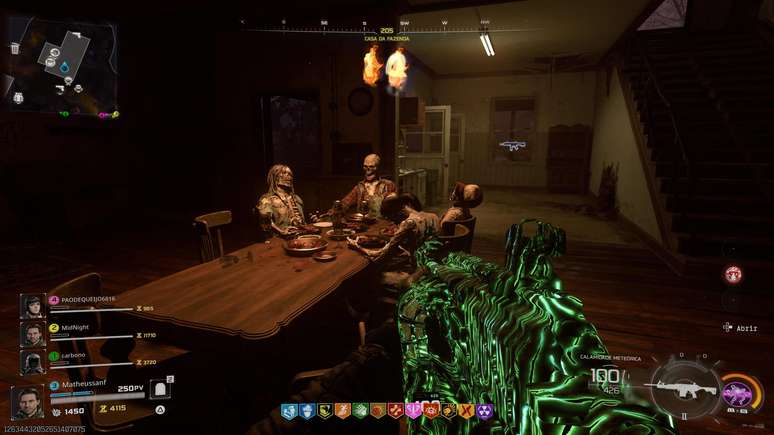Viewport: 774px width, 435px height.
Task: Select the trash can marker on minimap
Action: (x=16, y=47)
